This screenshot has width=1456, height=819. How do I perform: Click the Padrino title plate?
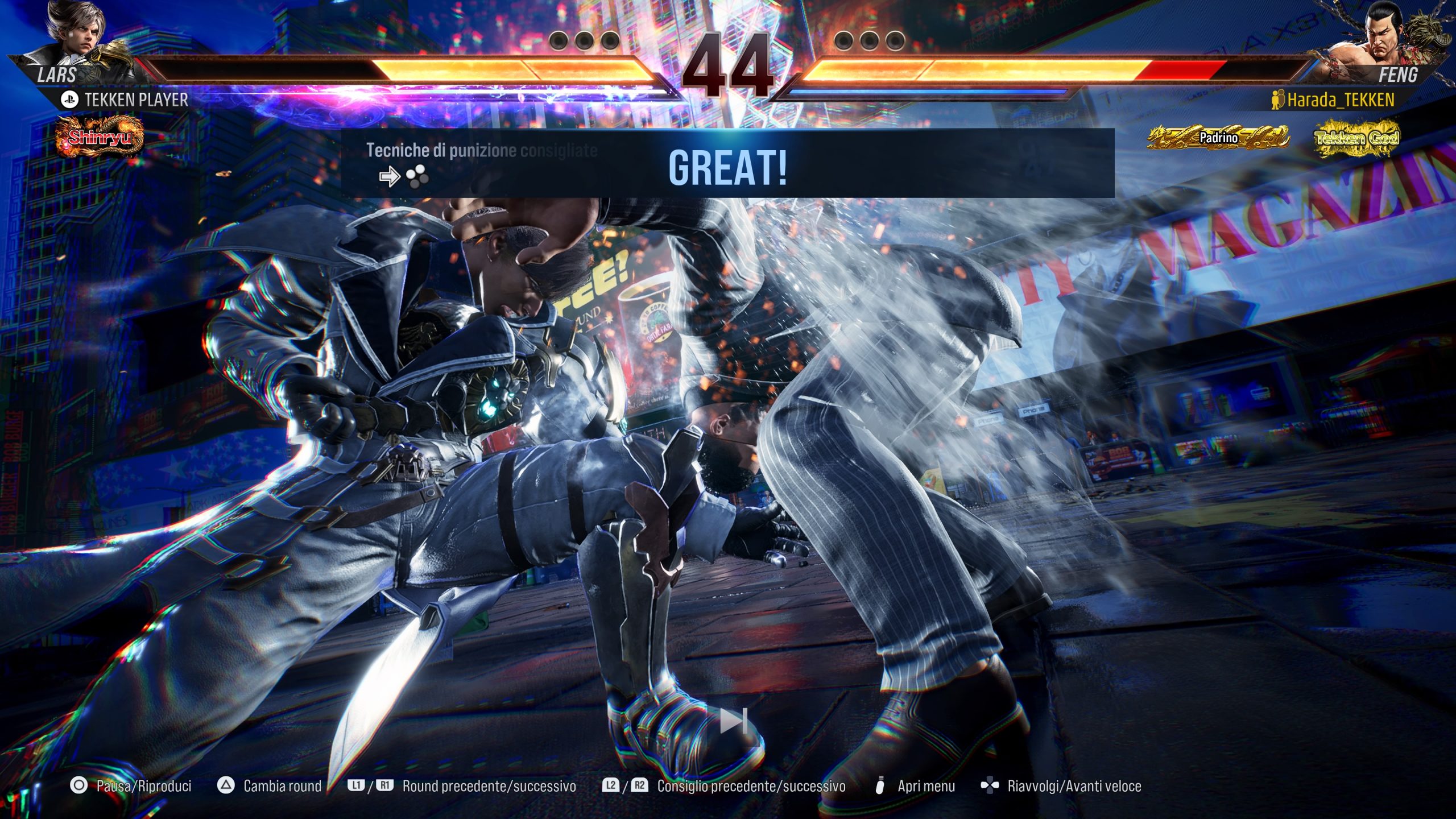pyautogui.click(x=1218, y=138)
